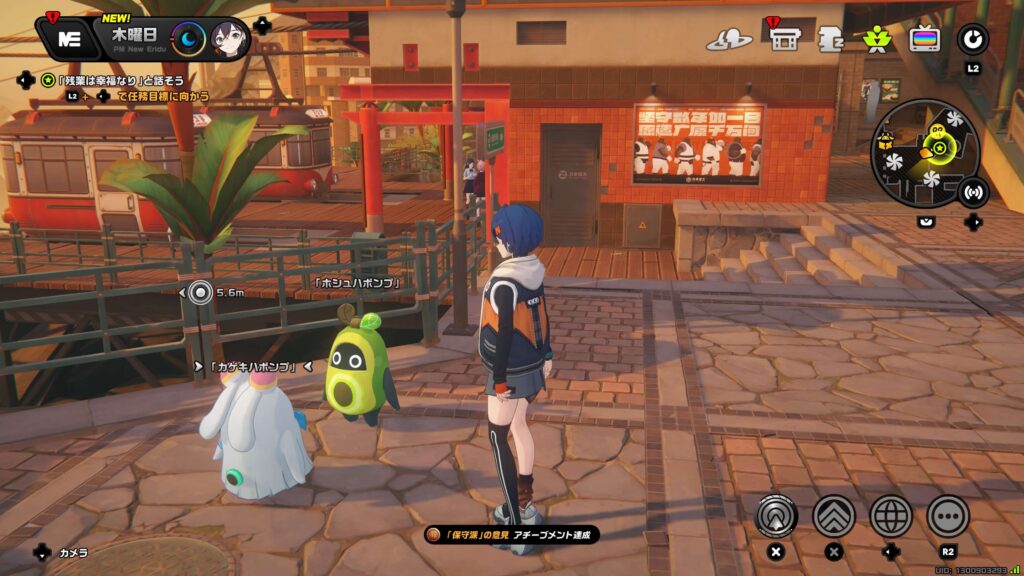Open the circular minimap

click(x=924, y=153)
